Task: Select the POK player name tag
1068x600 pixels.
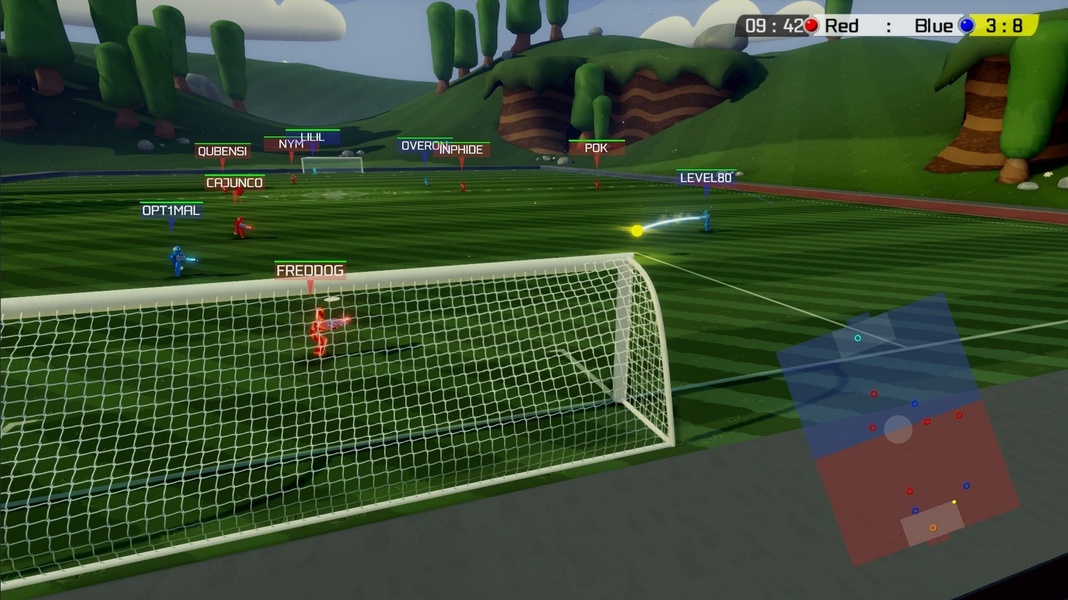Action: (x=596, y=148)
